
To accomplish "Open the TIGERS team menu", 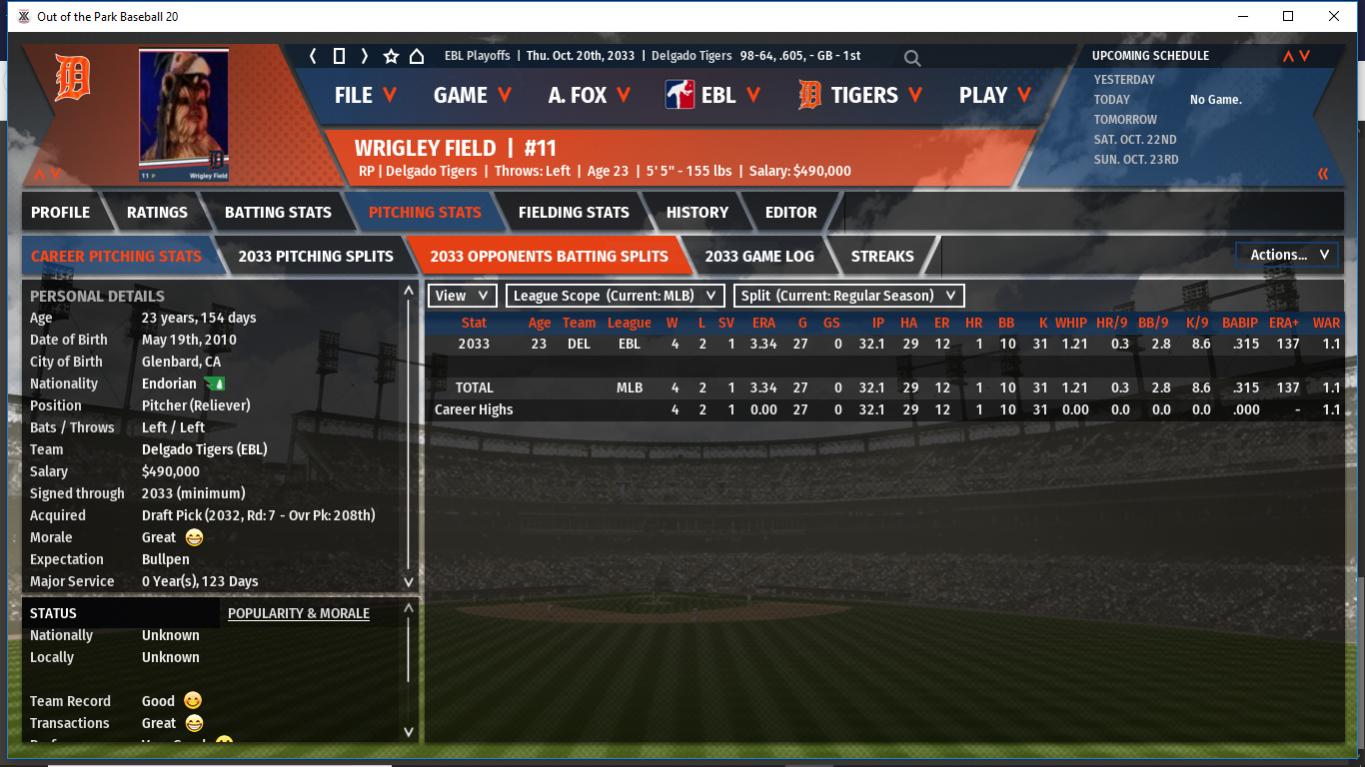I will 861,95.
